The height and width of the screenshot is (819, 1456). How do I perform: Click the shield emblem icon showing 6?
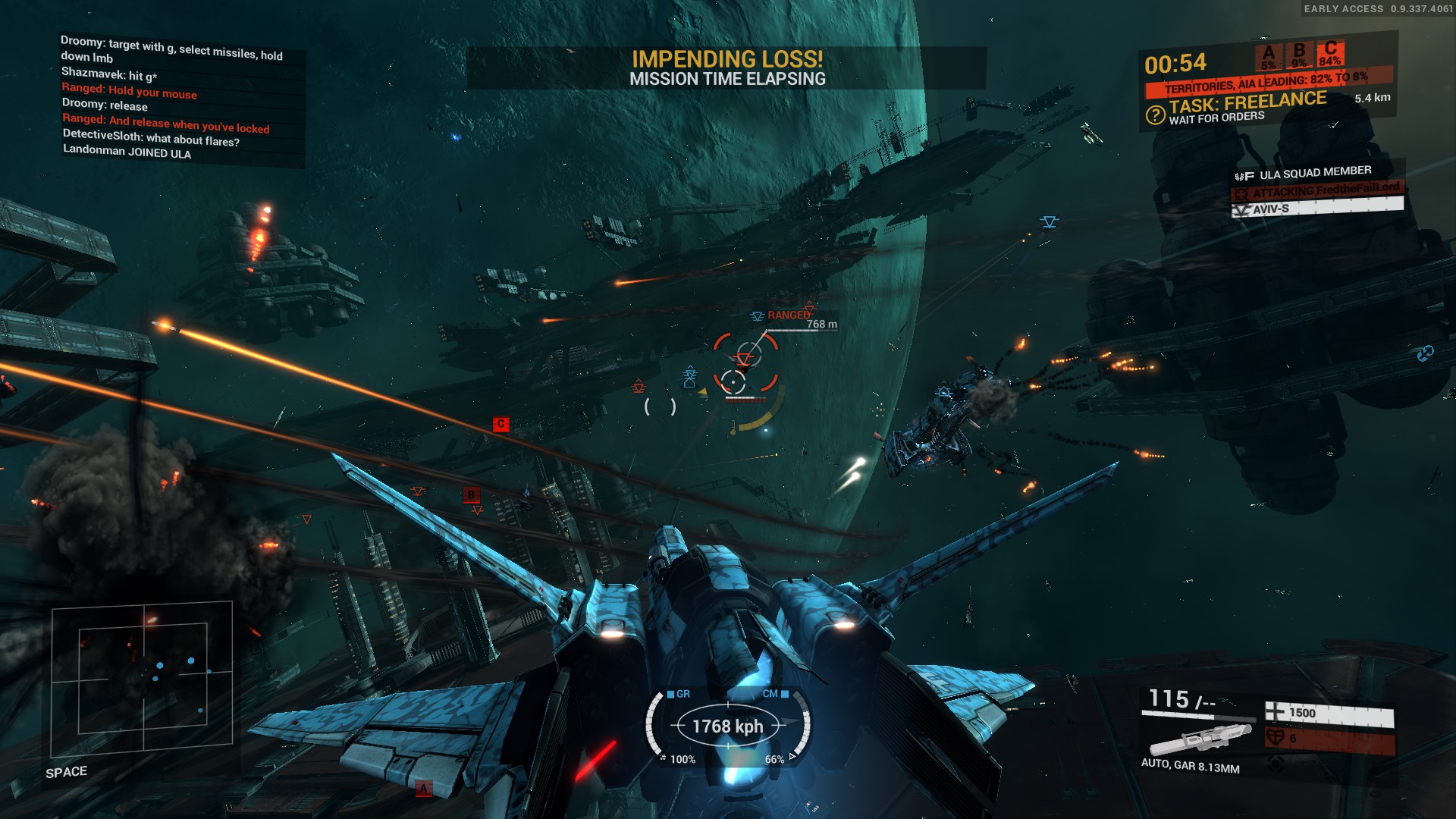point(1276,738)
